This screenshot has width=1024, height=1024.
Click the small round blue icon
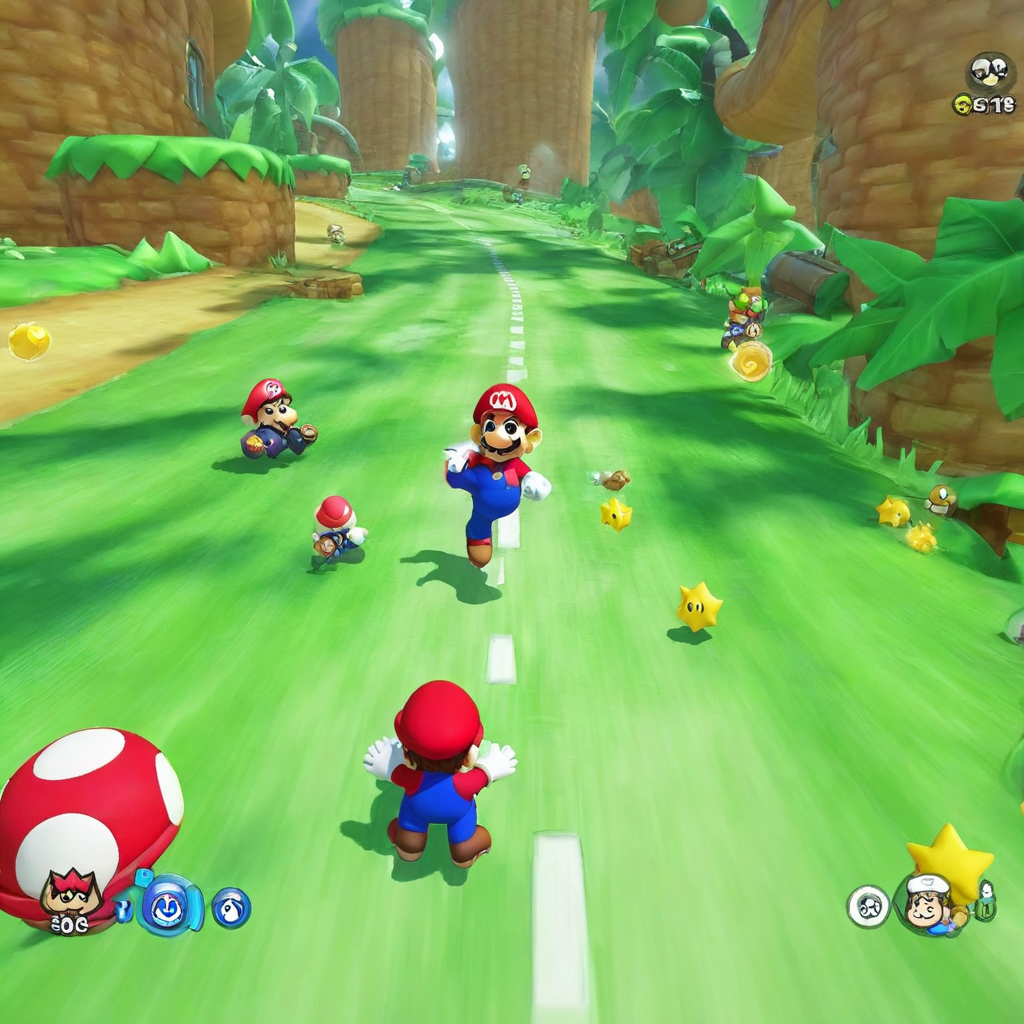tap(231, 907)
